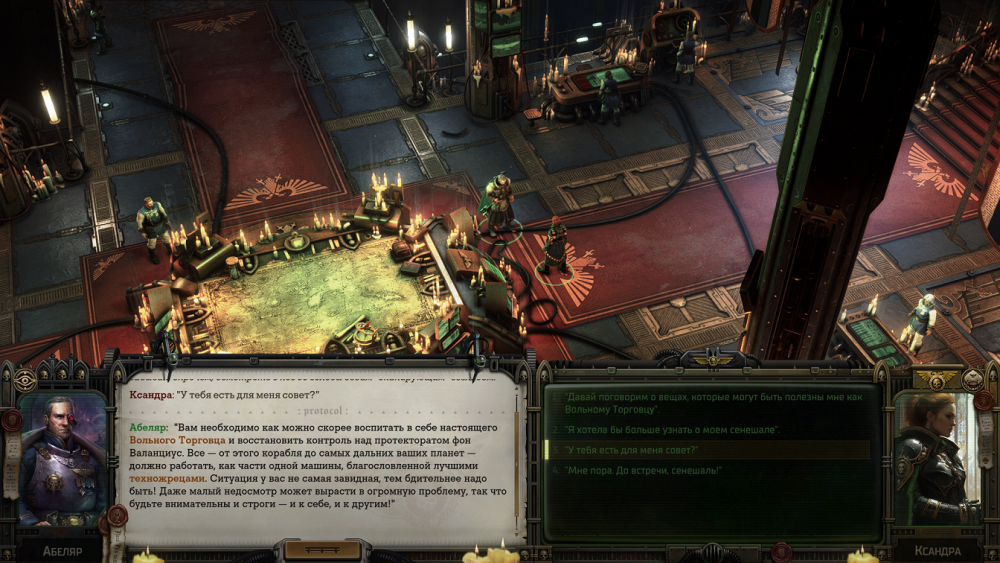Open the glossary link "техножрецами"
Screen dimensions: 1000x563
(x=167, y=479)
